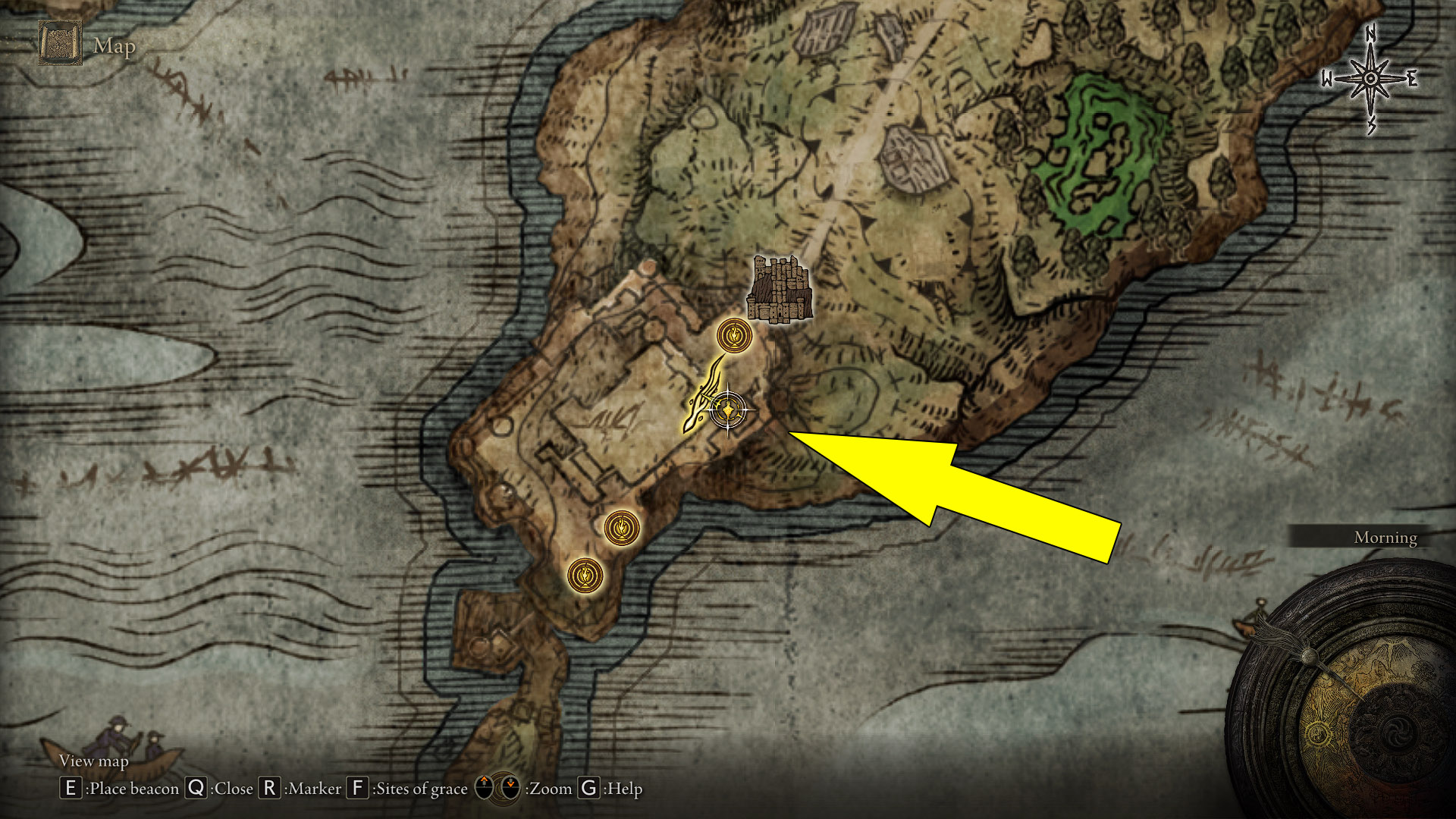Click the Morning time-of-day indicator
This screenshot has height=819, width=1456.
tap(1385, 538)
